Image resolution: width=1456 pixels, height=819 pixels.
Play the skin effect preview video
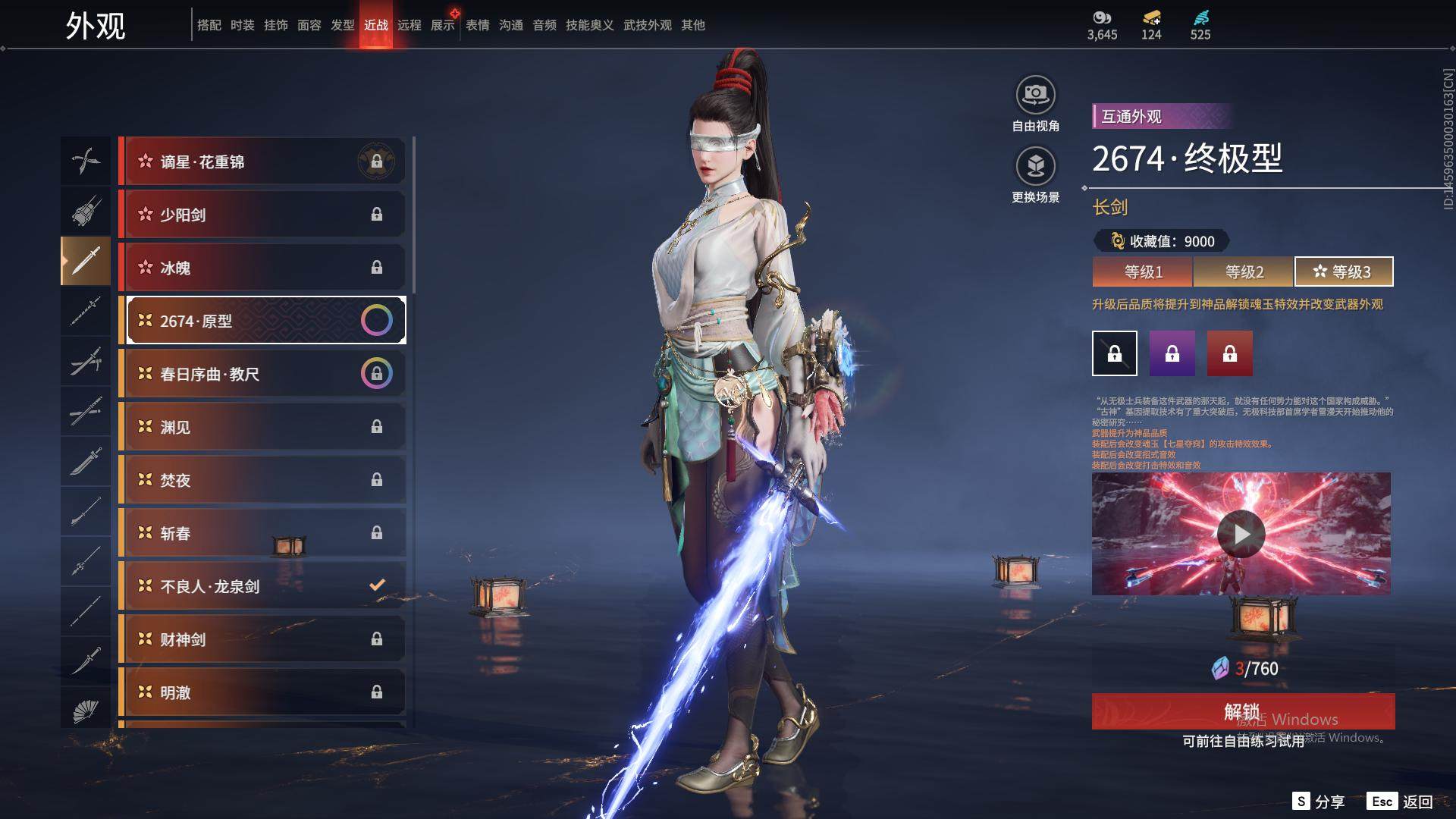point(1241,534)
